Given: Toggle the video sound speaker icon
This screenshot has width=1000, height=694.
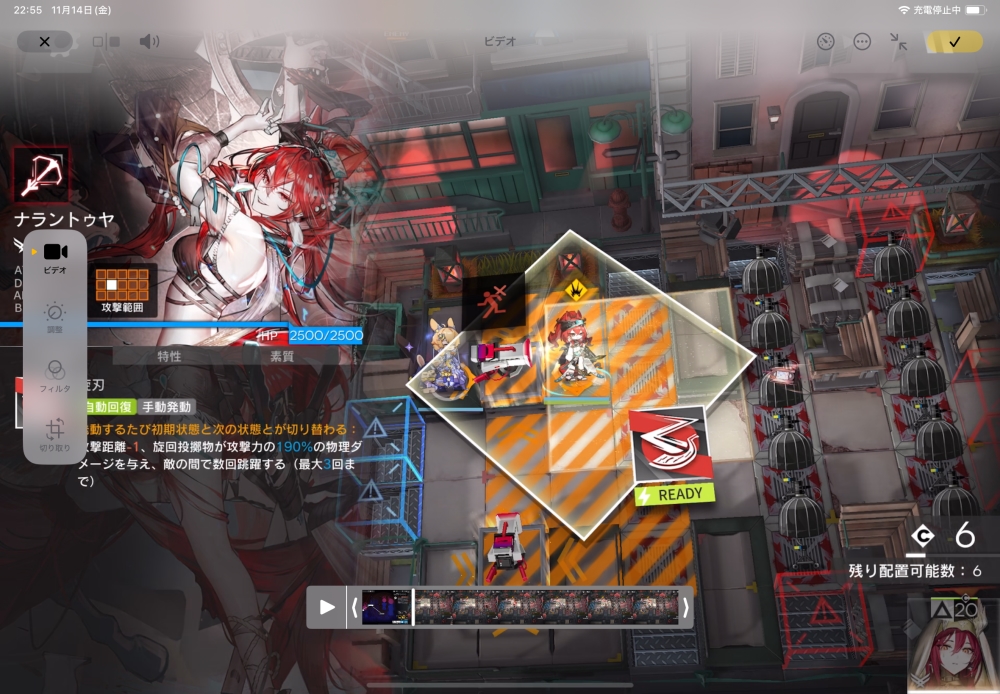Looking at the screenshot, I should point(149,41).
